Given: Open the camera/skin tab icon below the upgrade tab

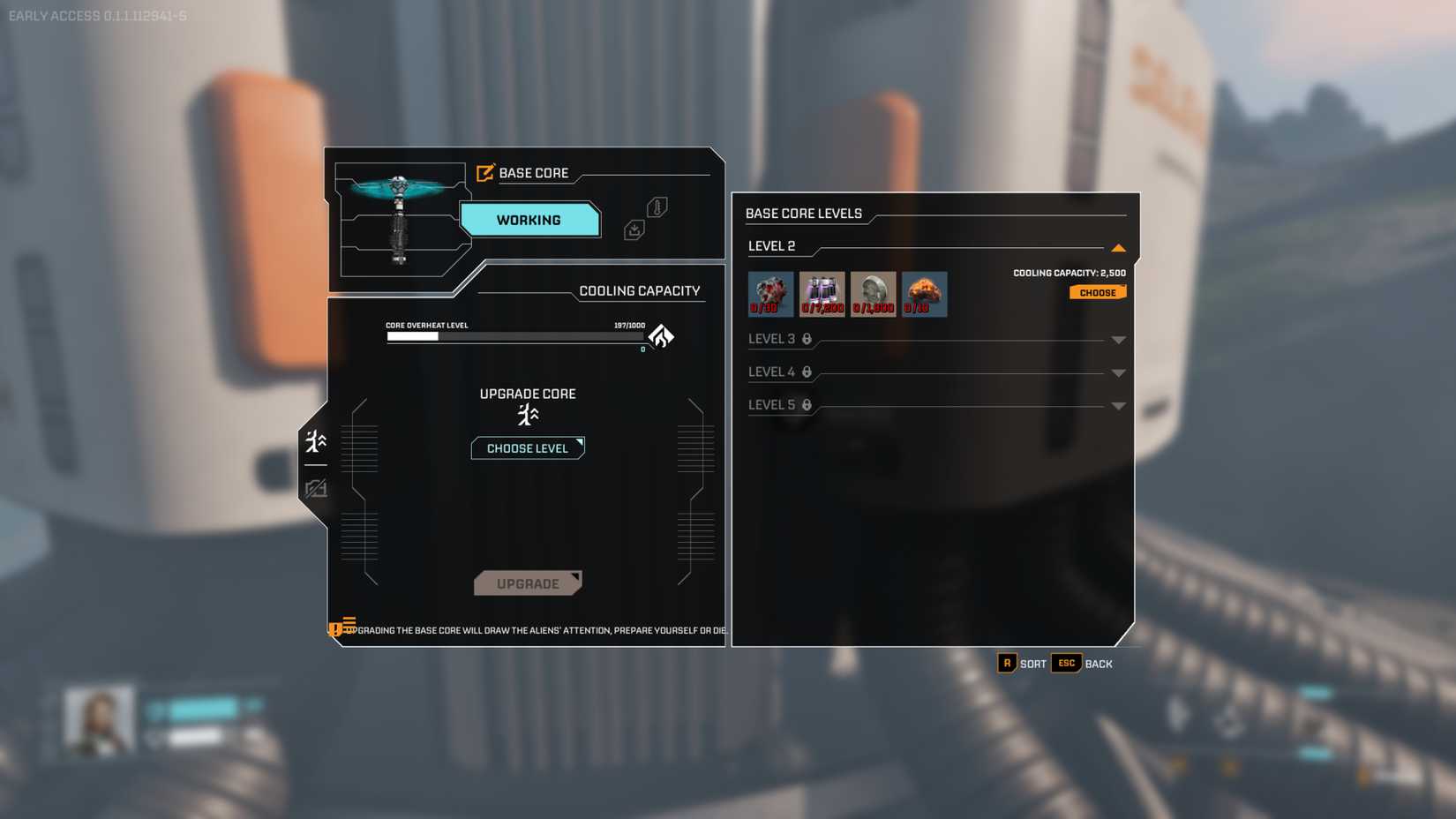Looking at the screenshot, I should [316, 488].
